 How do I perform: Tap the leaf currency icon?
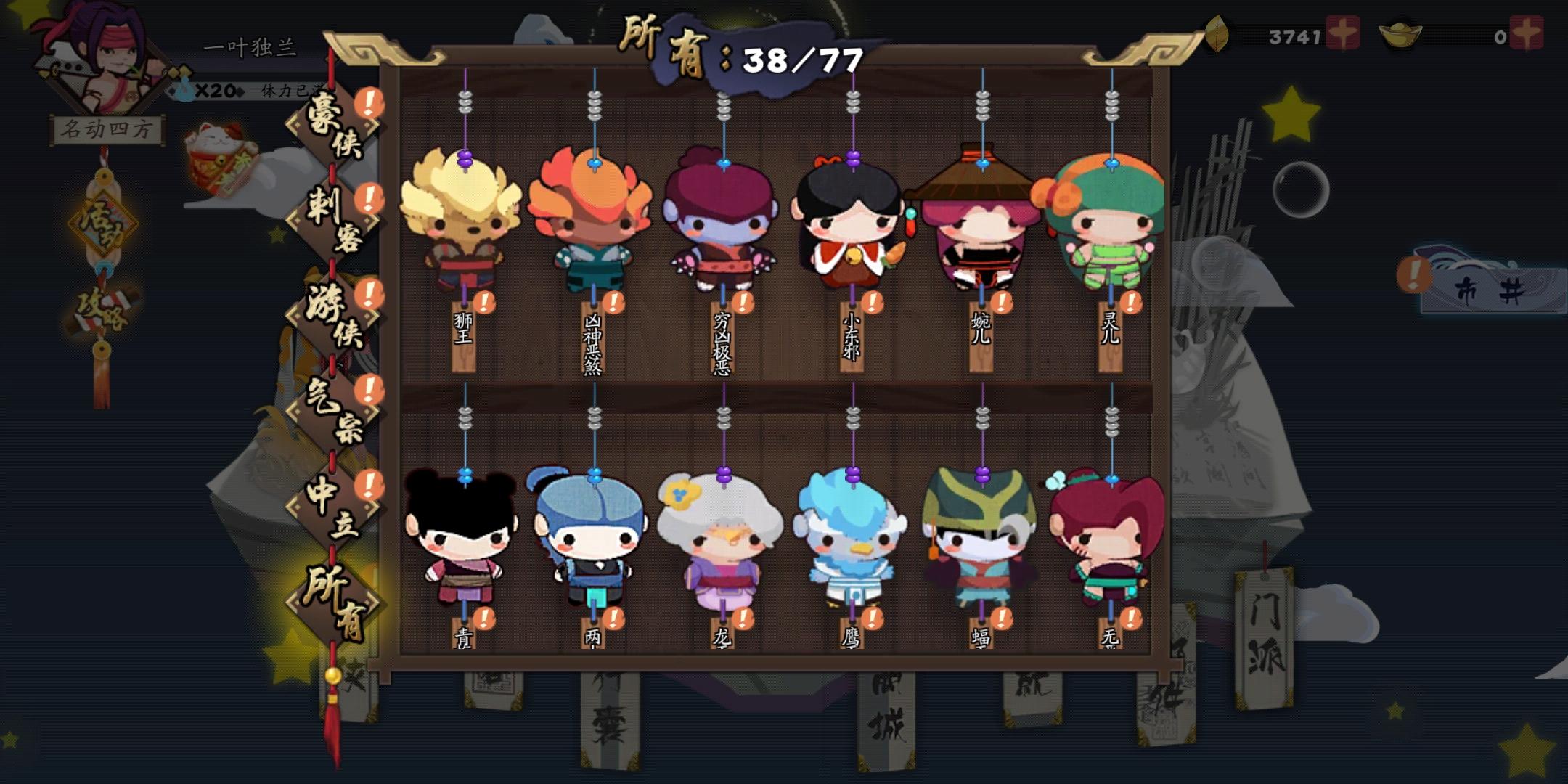click(1217, 33)
